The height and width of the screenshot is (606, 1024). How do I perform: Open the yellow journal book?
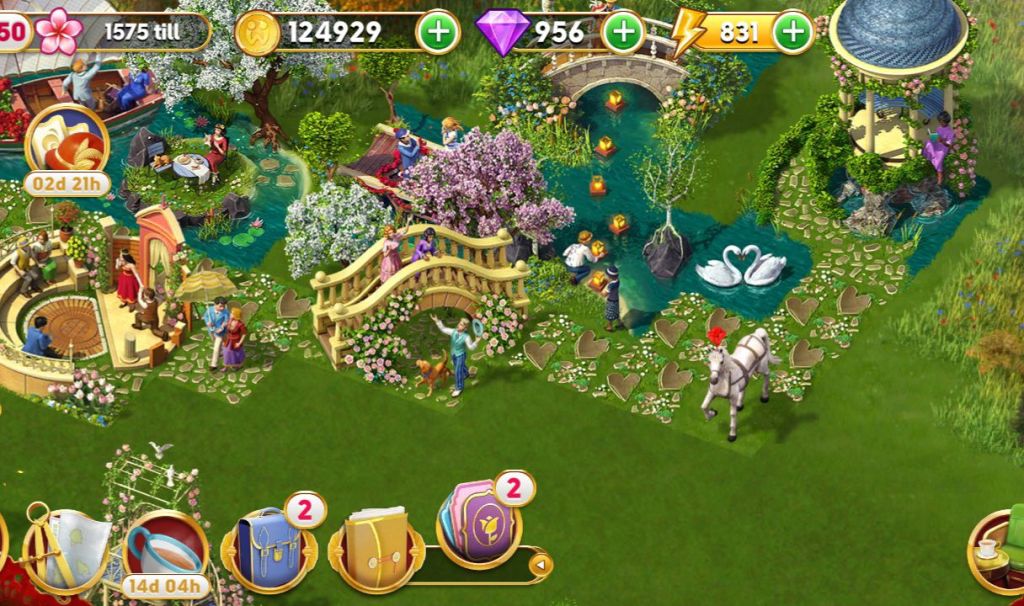[x=375, y=549]
